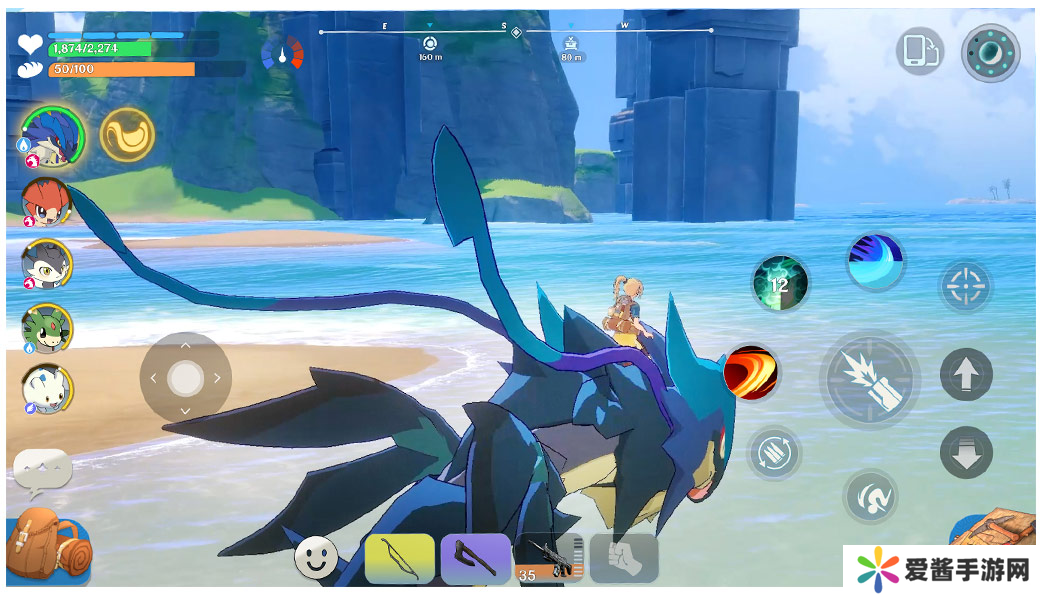The height and width of the screenshot is (595, 1043).
Task: Tap the up arrow ascend button
Action: [966, 375]
